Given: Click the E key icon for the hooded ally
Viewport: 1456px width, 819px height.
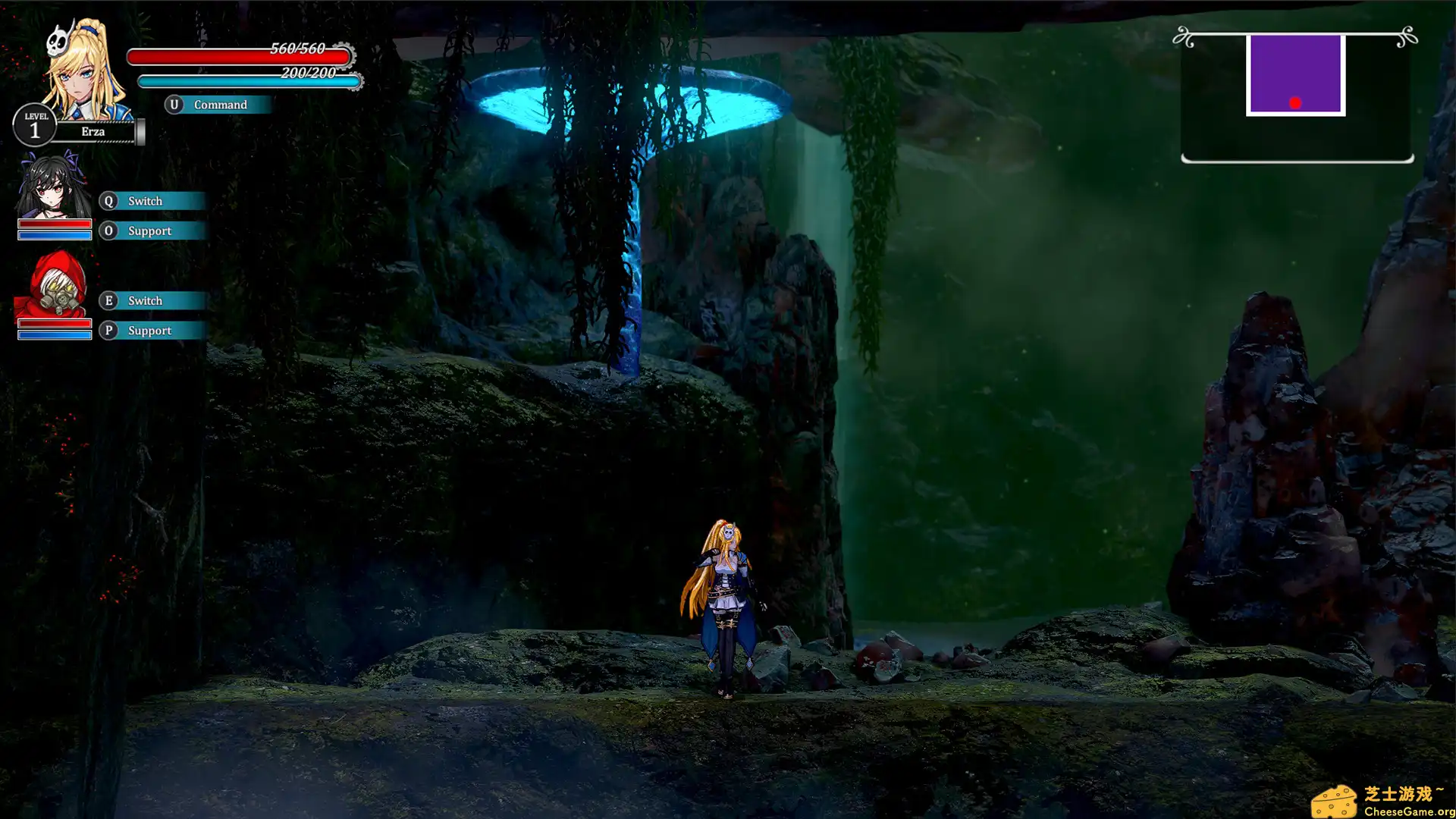Looking at the screenshot, I should pos(108,301).
